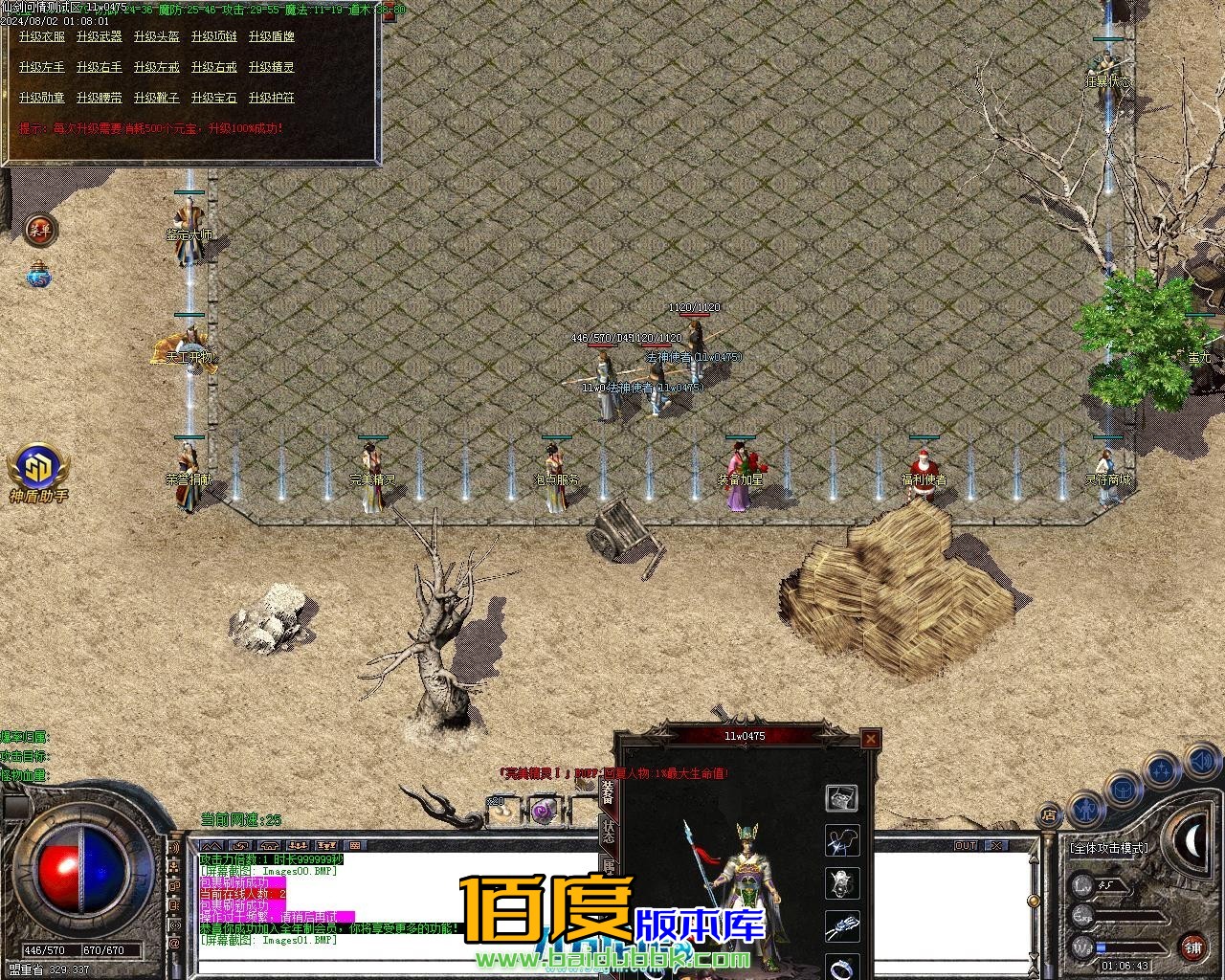This screenshot has height=980, width=1225.
Task: Select the 升级武器 weapon upgrade link
Action: click(100, 36)
